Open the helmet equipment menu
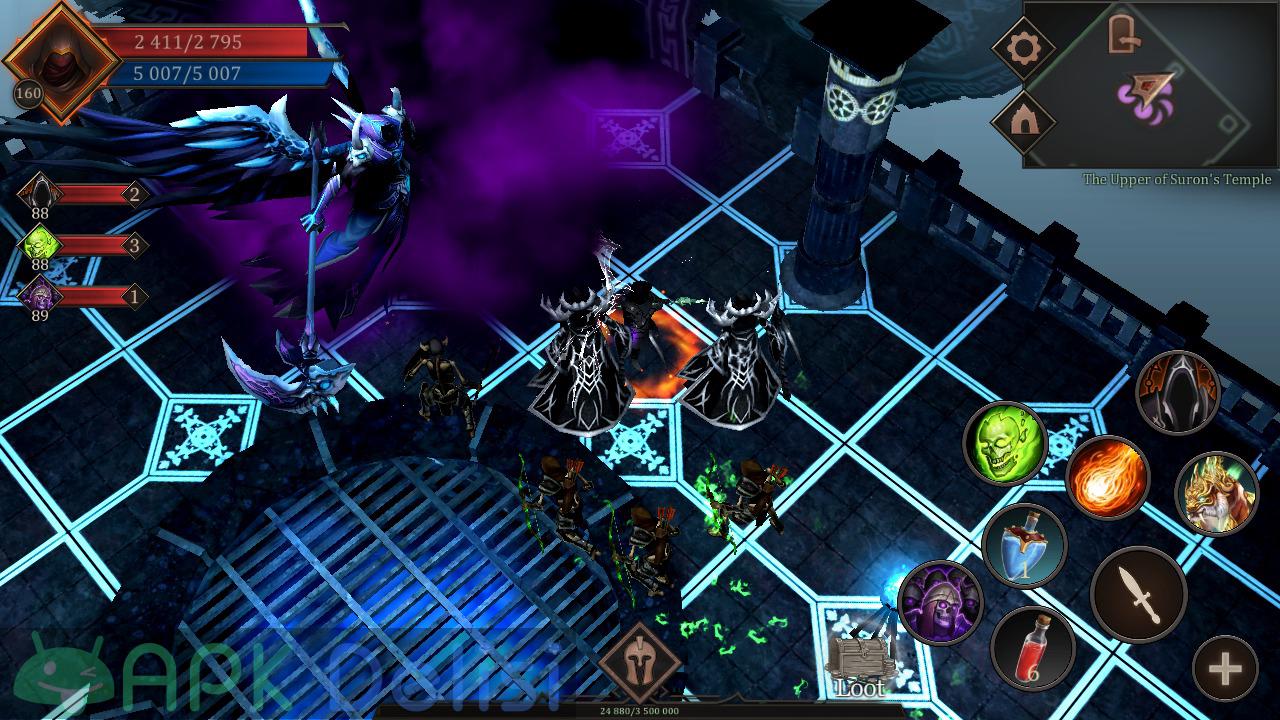The image size is (1280, 720). [x=640, y=662]
